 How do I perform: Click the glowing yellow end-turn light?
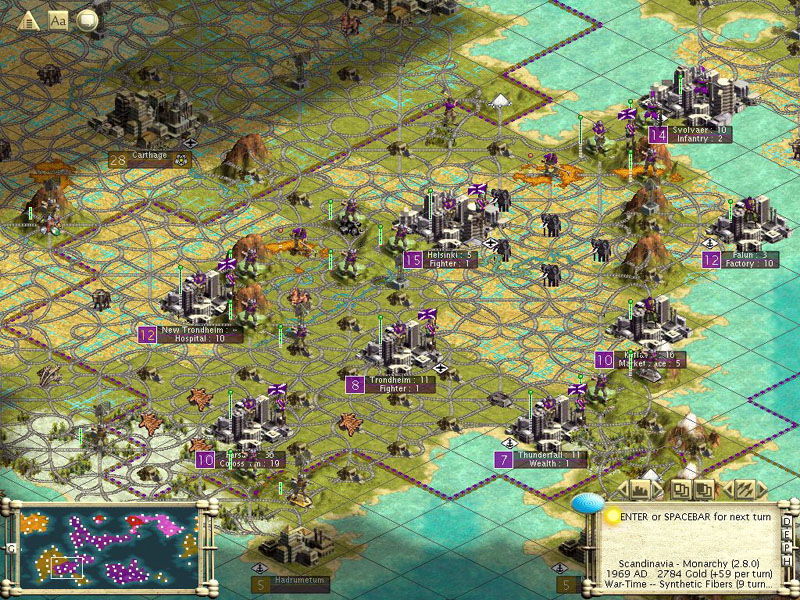(612, 516)
